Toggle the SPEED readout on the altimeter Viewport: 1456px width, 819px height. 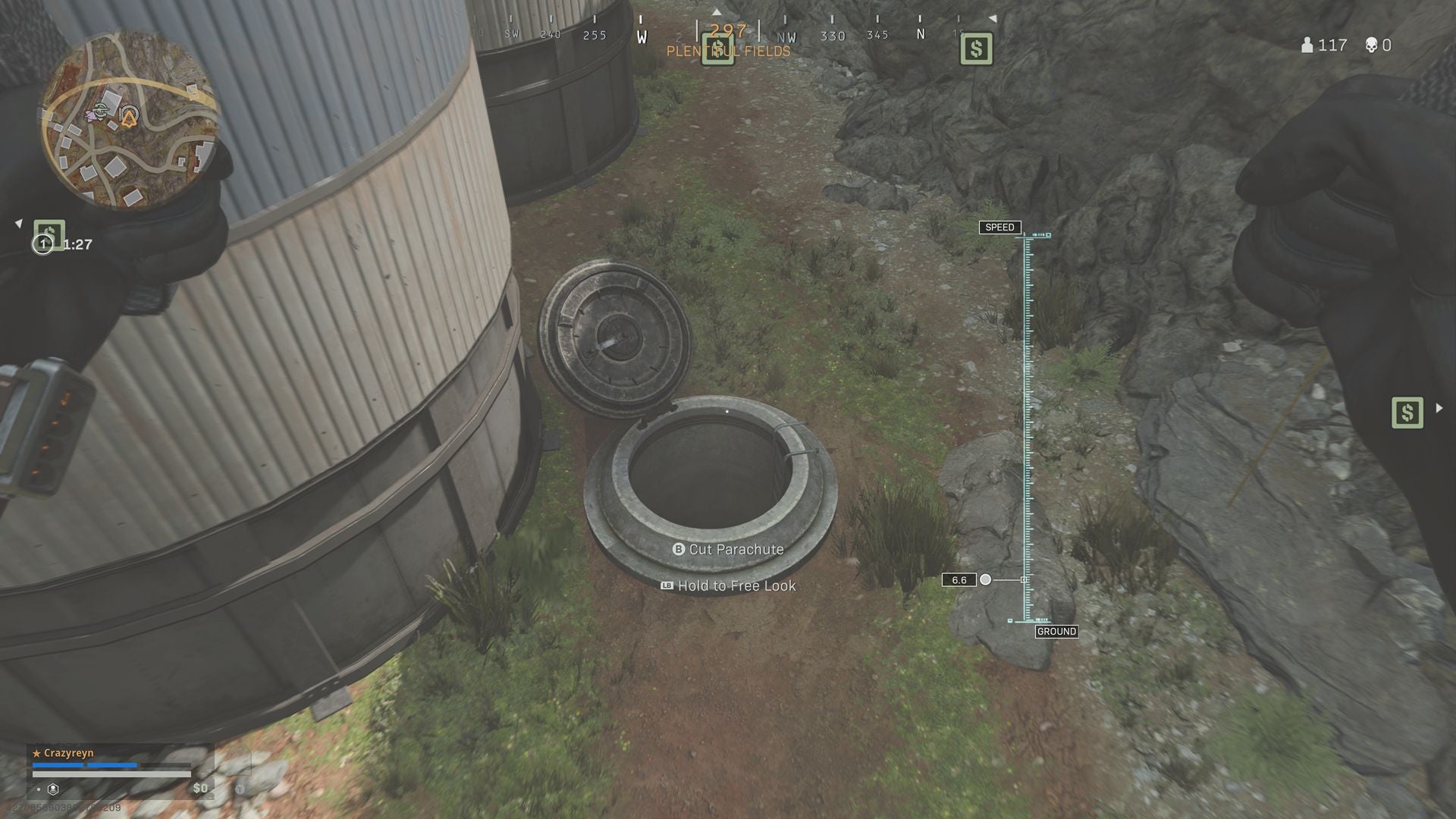click(1000, 227)
